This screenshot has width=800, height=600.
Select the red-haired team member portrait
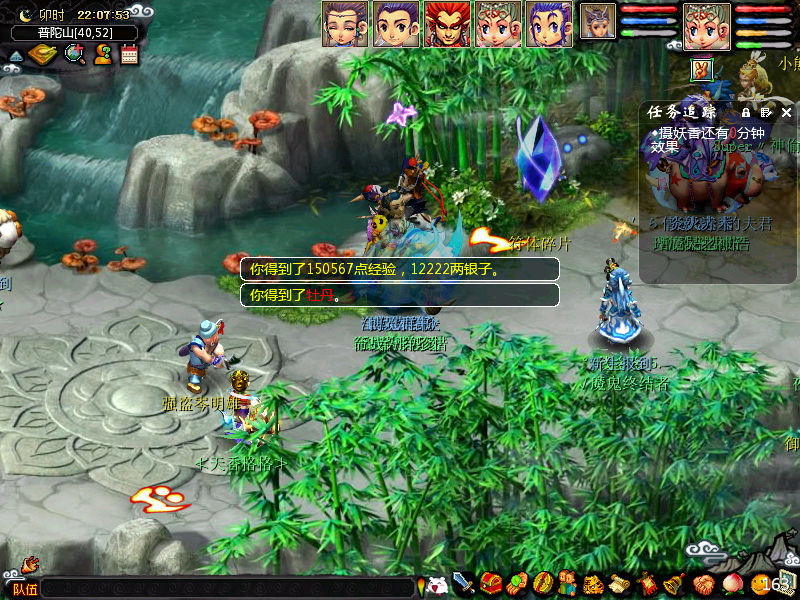click(x=446, y=24)
